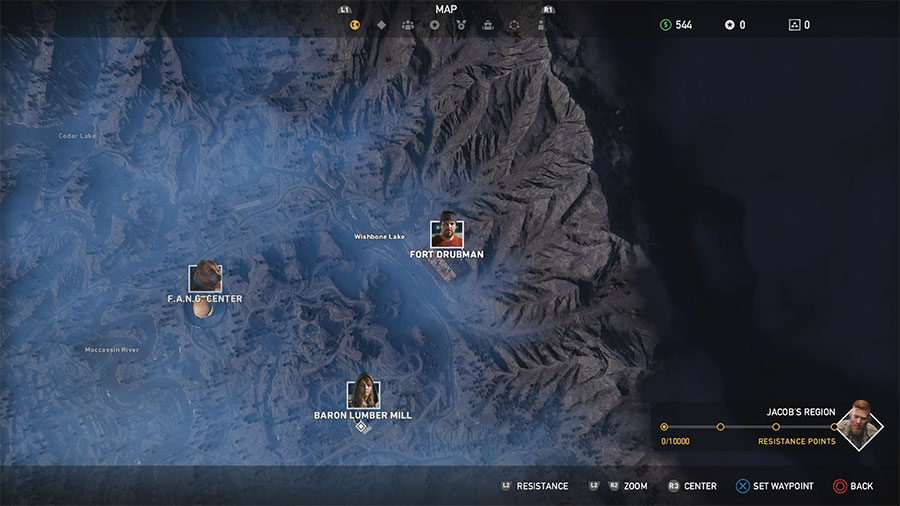Click the diamond marker below Baron Lumber Mill

pyautogui.click(x=362, y=427)
